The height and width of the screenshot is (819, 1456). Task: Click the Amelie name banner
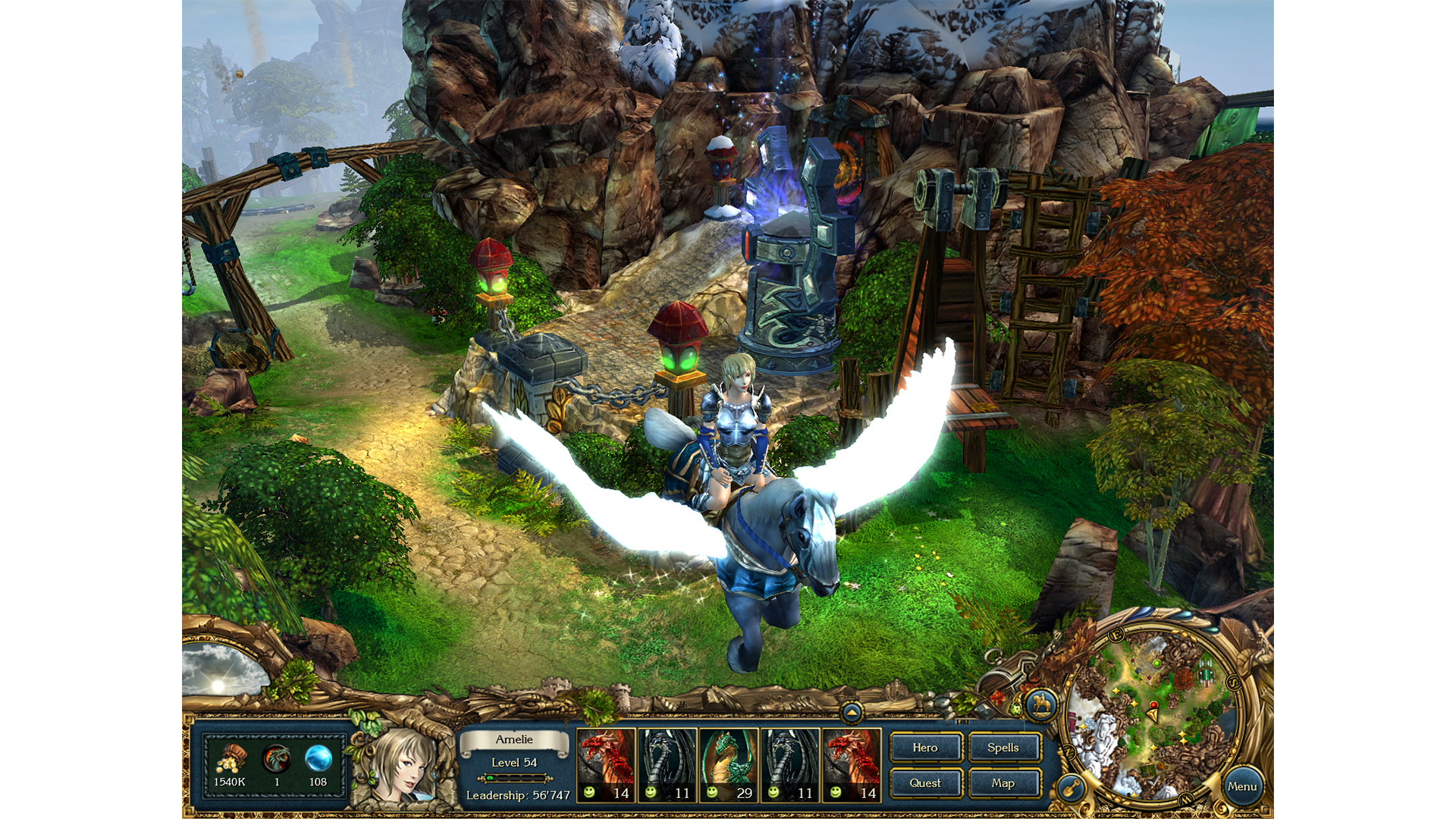point(516,739)
